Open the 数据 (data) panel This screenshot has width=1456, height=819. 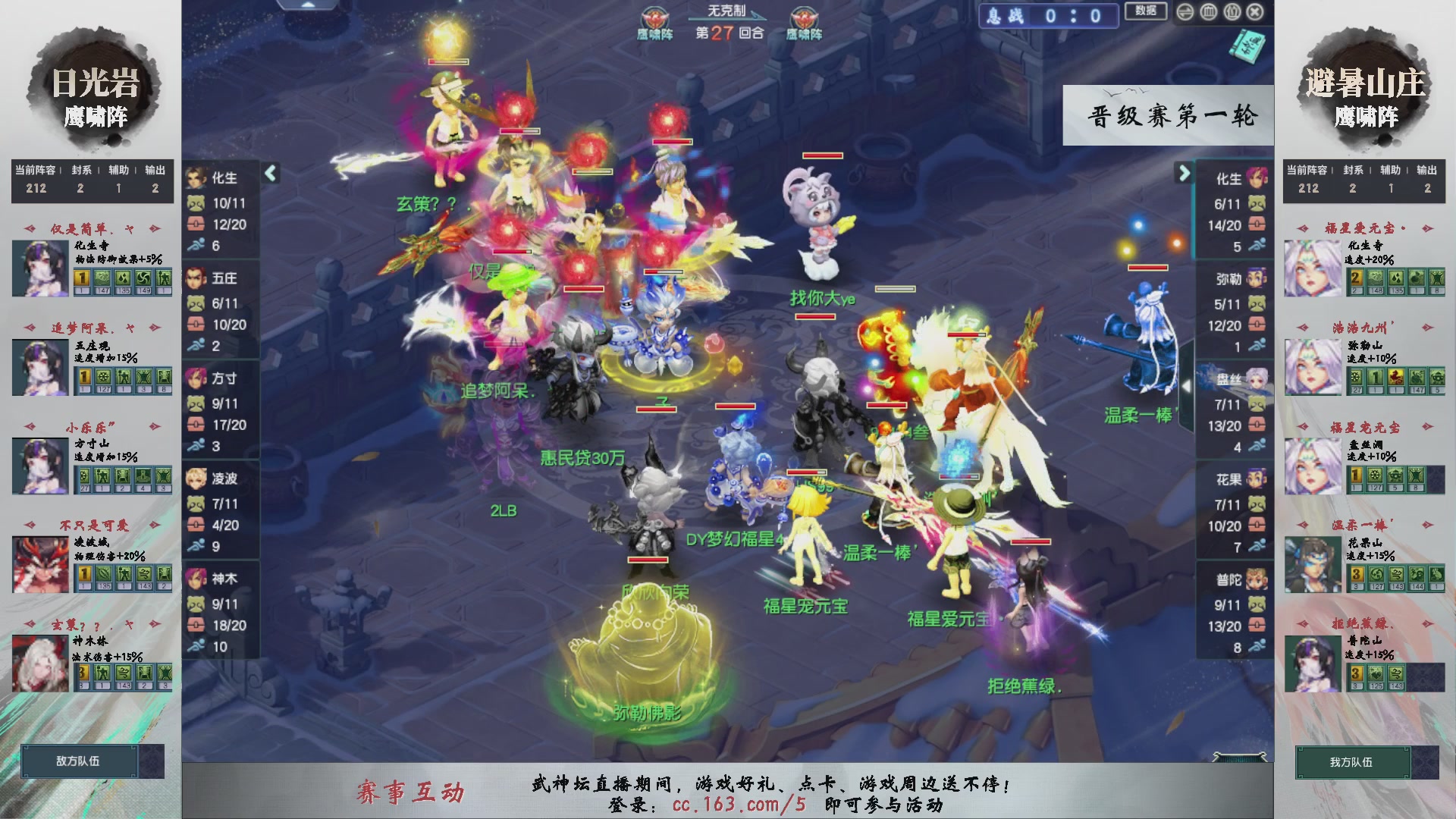[x=1145, y=12]
